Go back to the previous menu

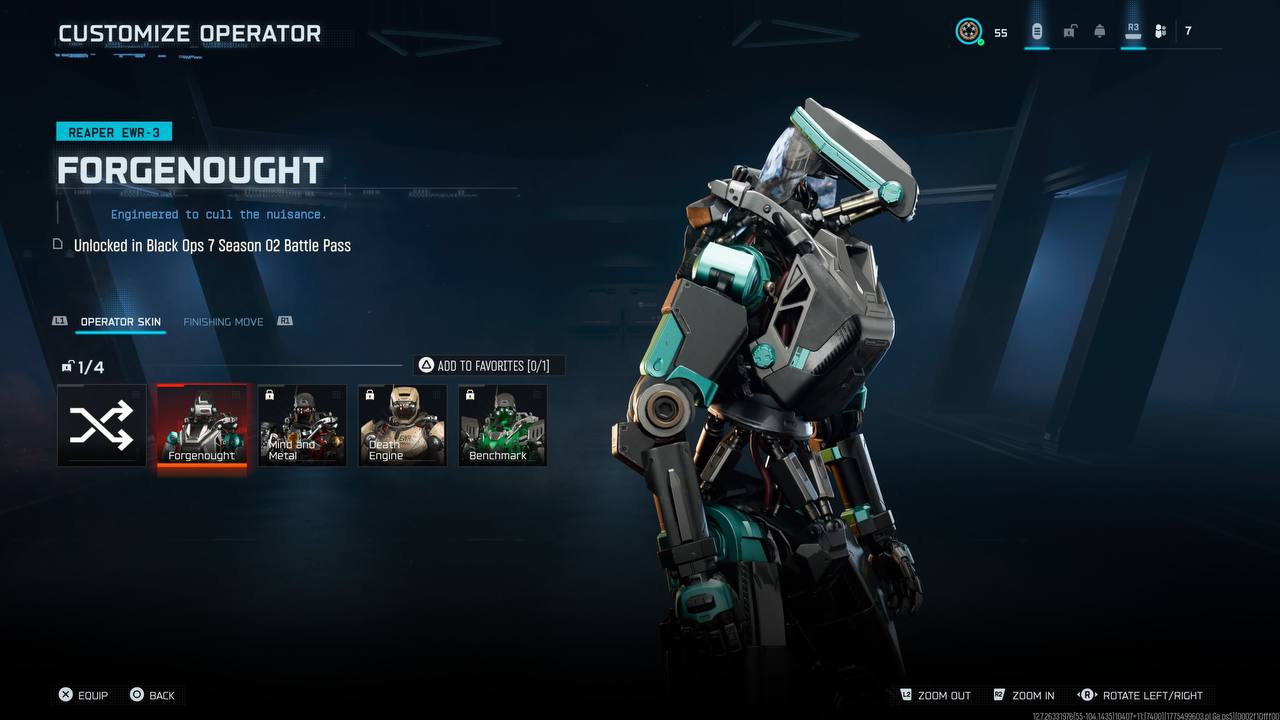[152, 695]
